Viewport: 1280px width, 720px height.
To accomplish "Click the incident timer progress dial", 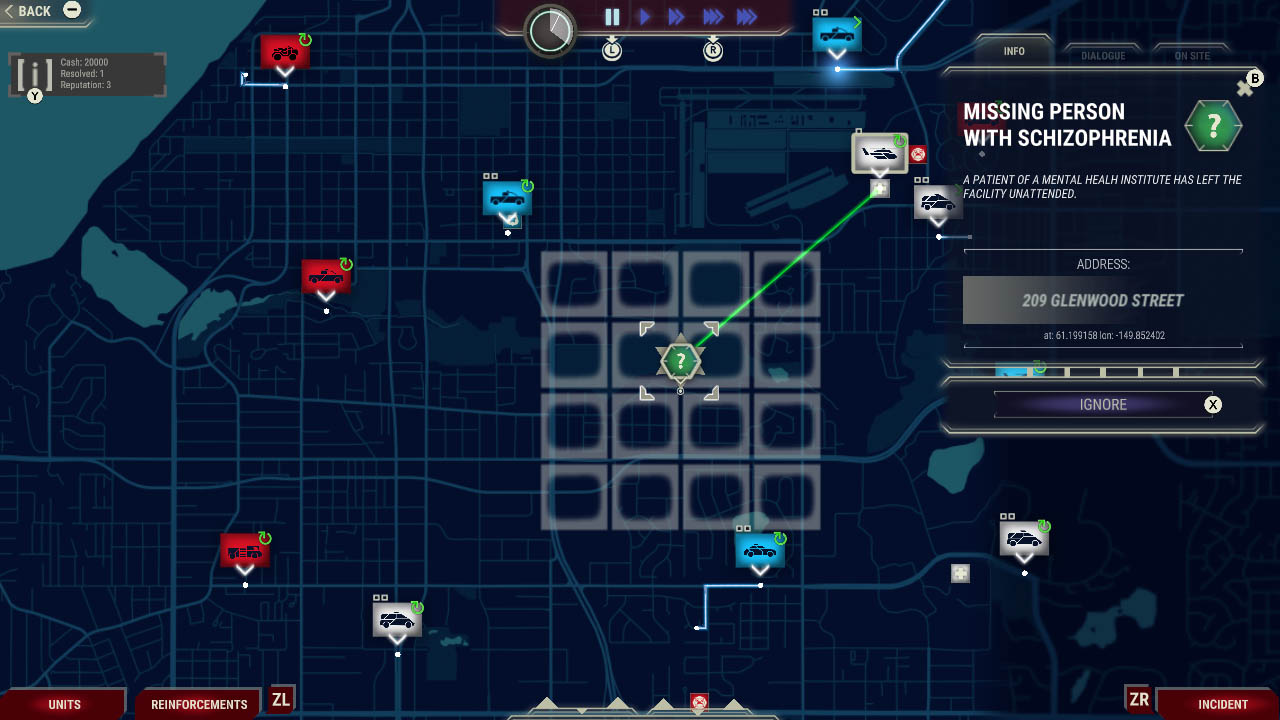I will click(x=549, y=31).
